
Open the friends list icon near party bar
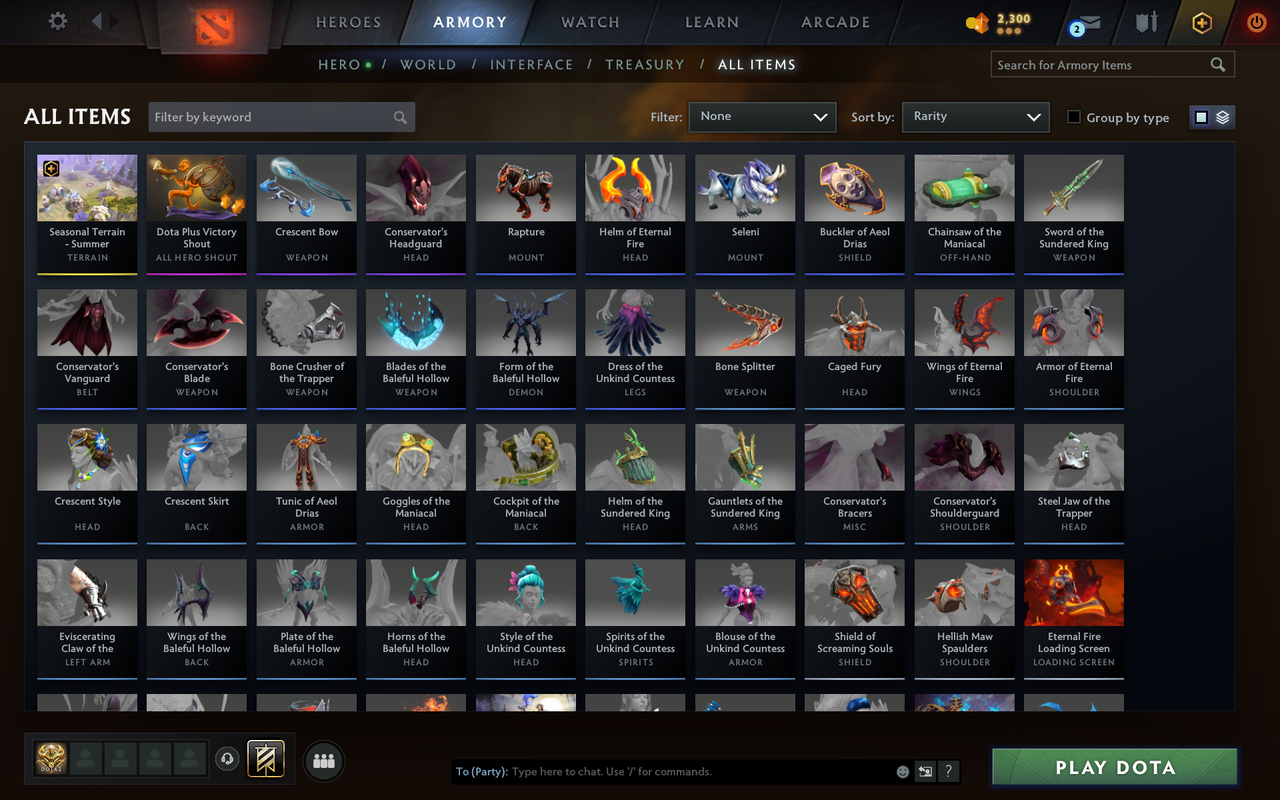coord(323,761)
